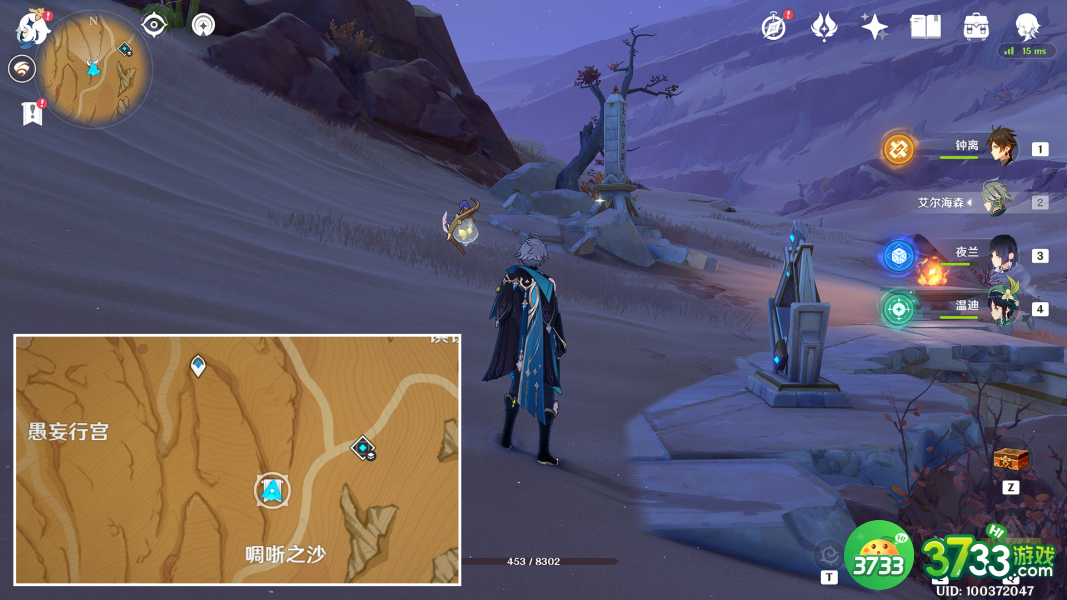Open the circular minimap
Image resolution: width=1067 pixels, height=600 pixels.
pyautogui.click(x=93, y=68)
